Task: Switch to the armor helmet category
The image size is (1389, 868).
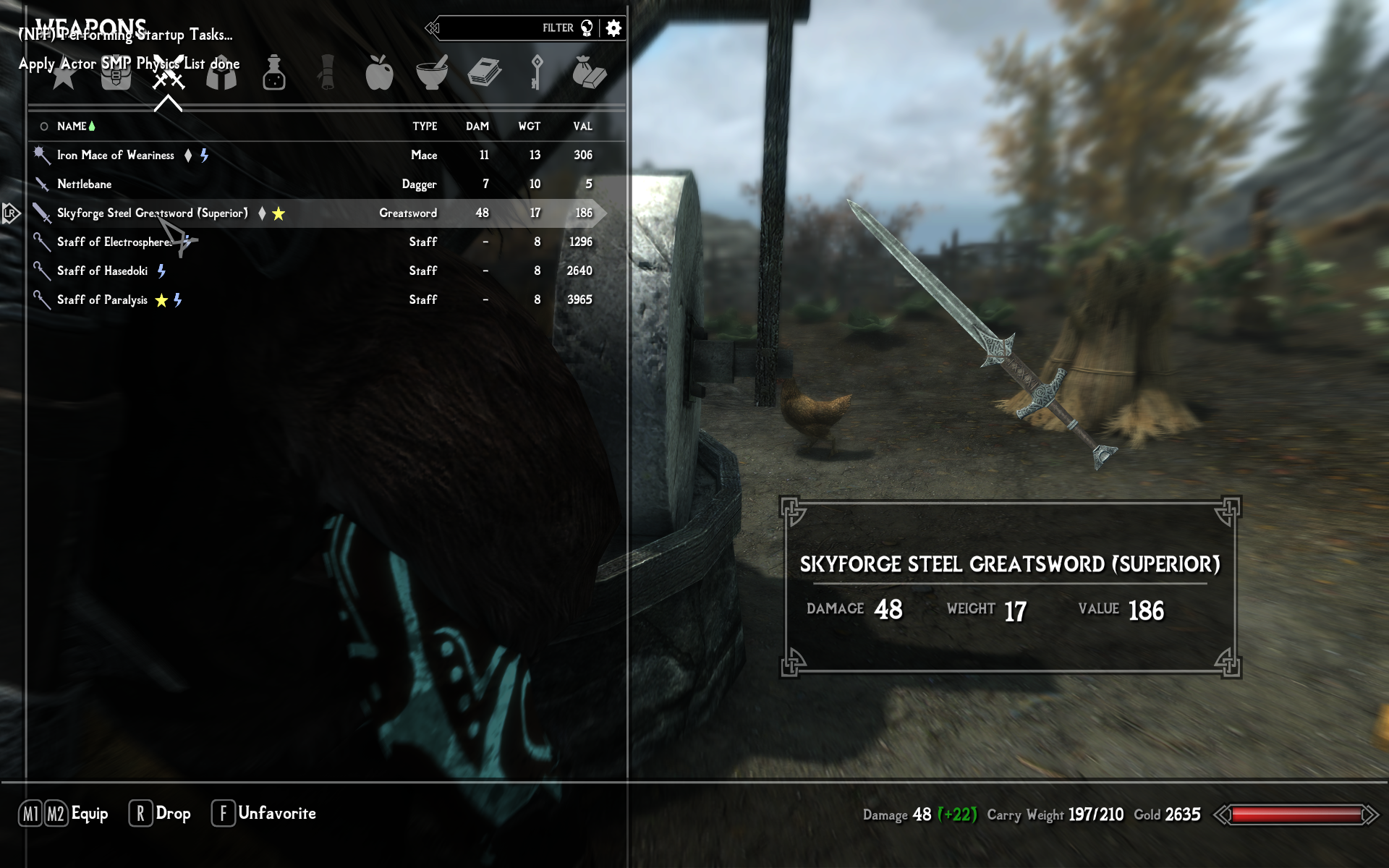Action: [221, 74]
